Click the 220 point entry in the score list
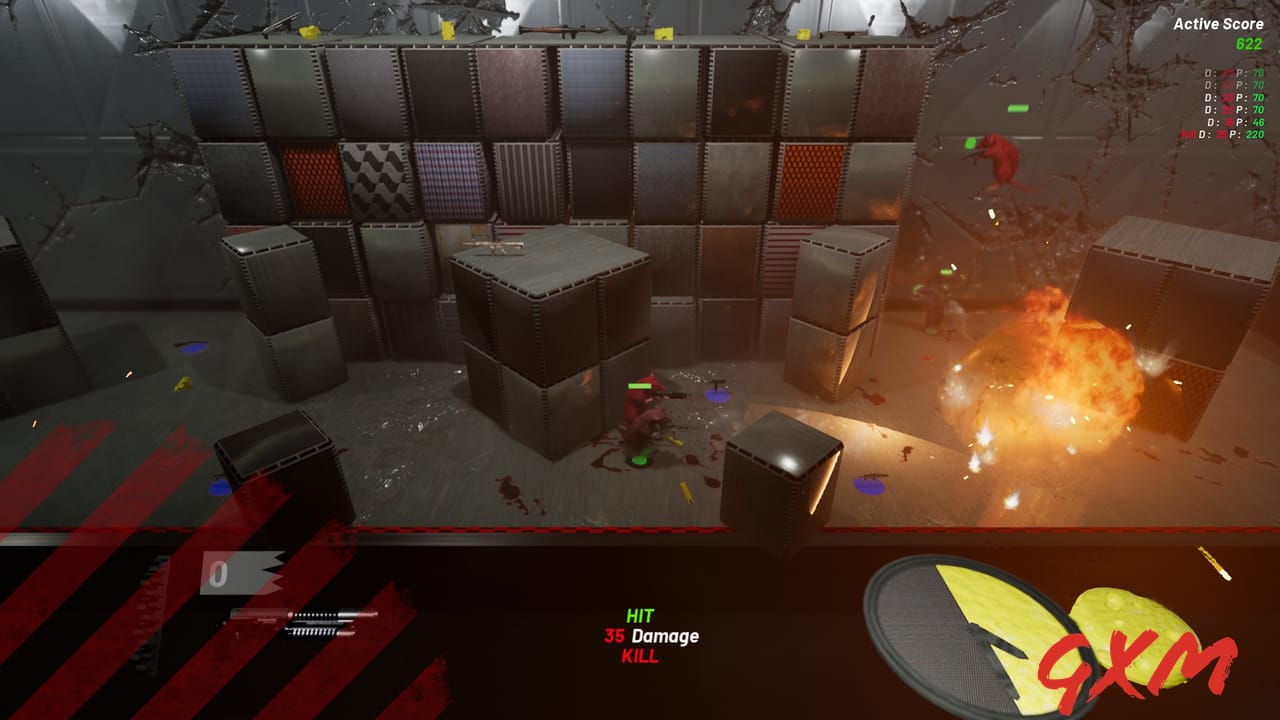The width and height of the screenshot is (1280, 720). [x=1257, y=134]
